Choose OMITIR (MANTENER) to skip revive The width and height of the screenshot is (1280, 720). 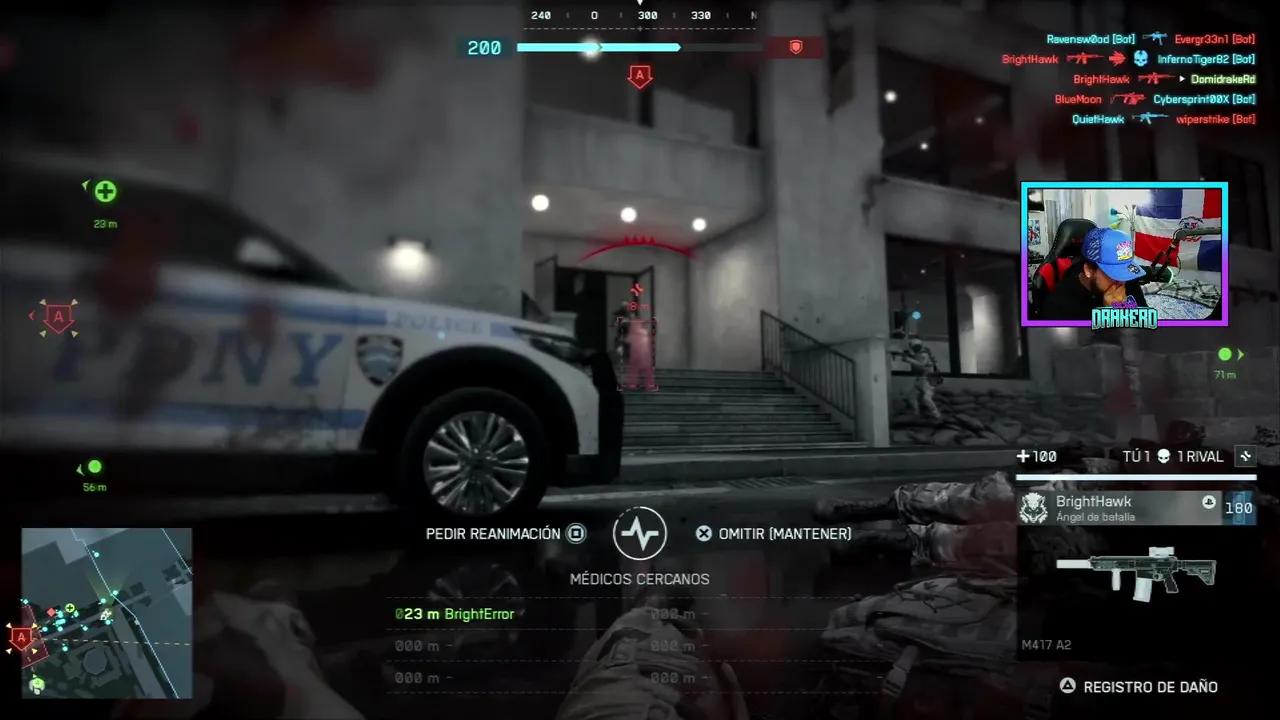[774, 534]
